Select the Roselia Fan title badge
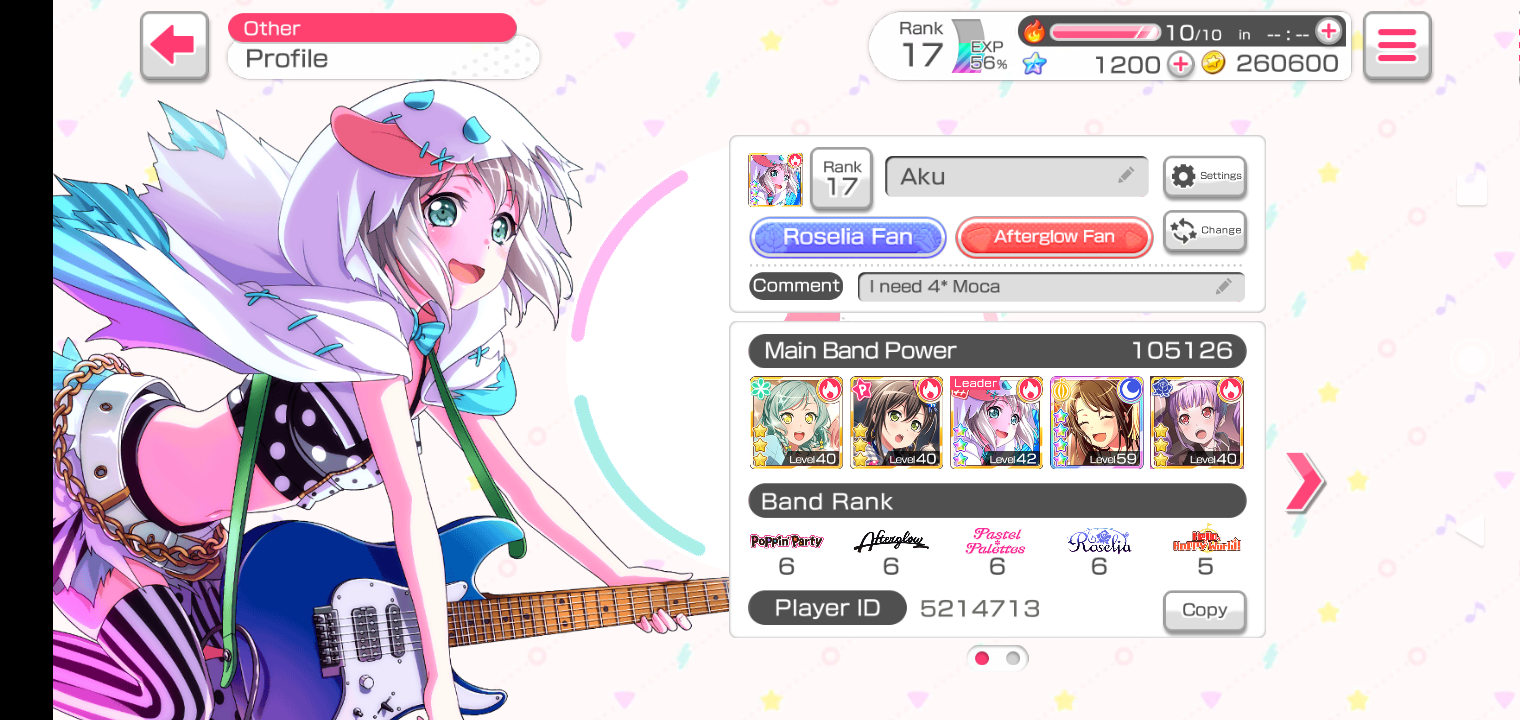This screenshot has width=1520, height=720. click(x=847, y=237)
